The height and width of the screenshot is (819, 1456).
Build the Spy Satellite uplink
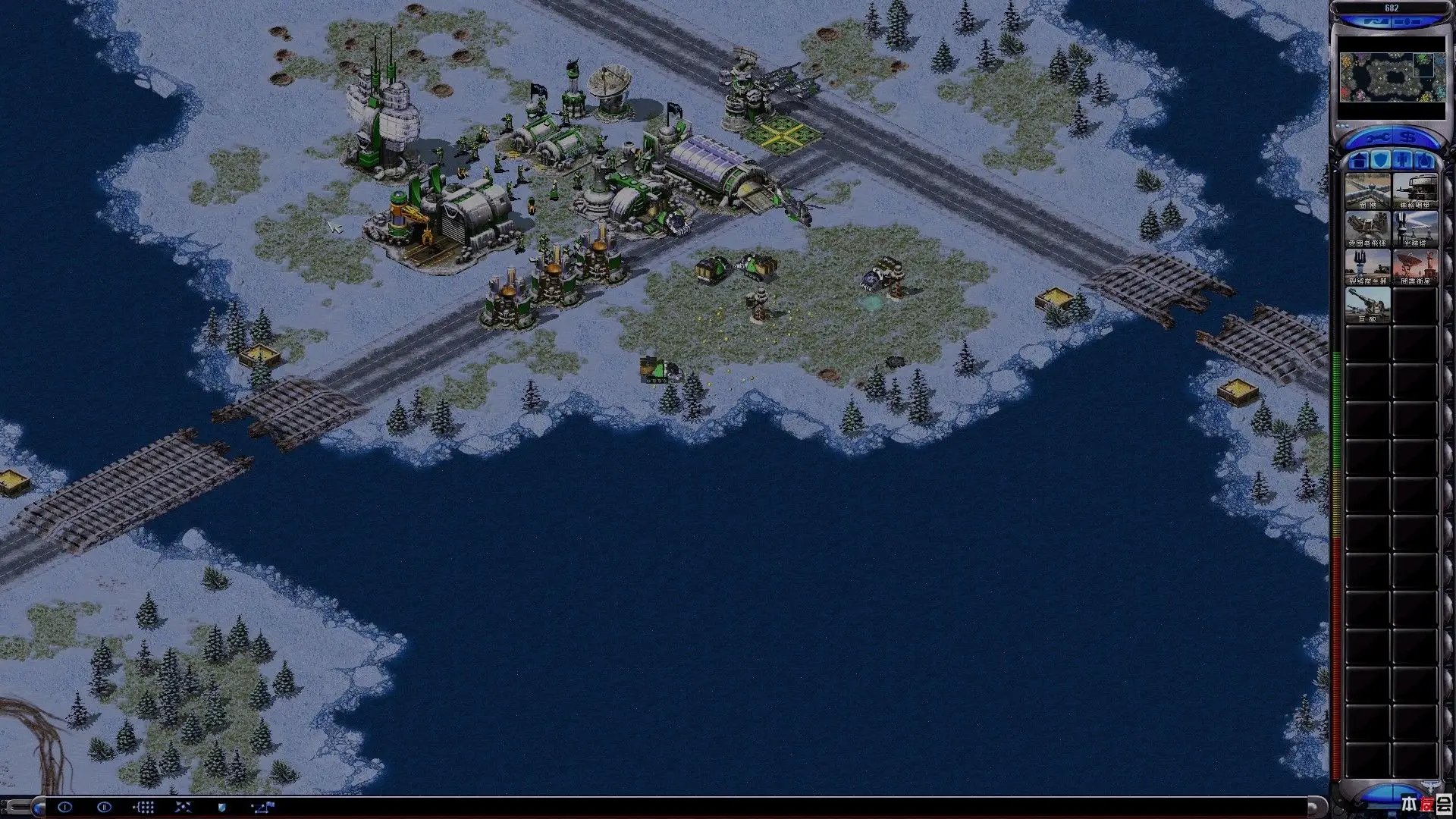coord(1415,267)
